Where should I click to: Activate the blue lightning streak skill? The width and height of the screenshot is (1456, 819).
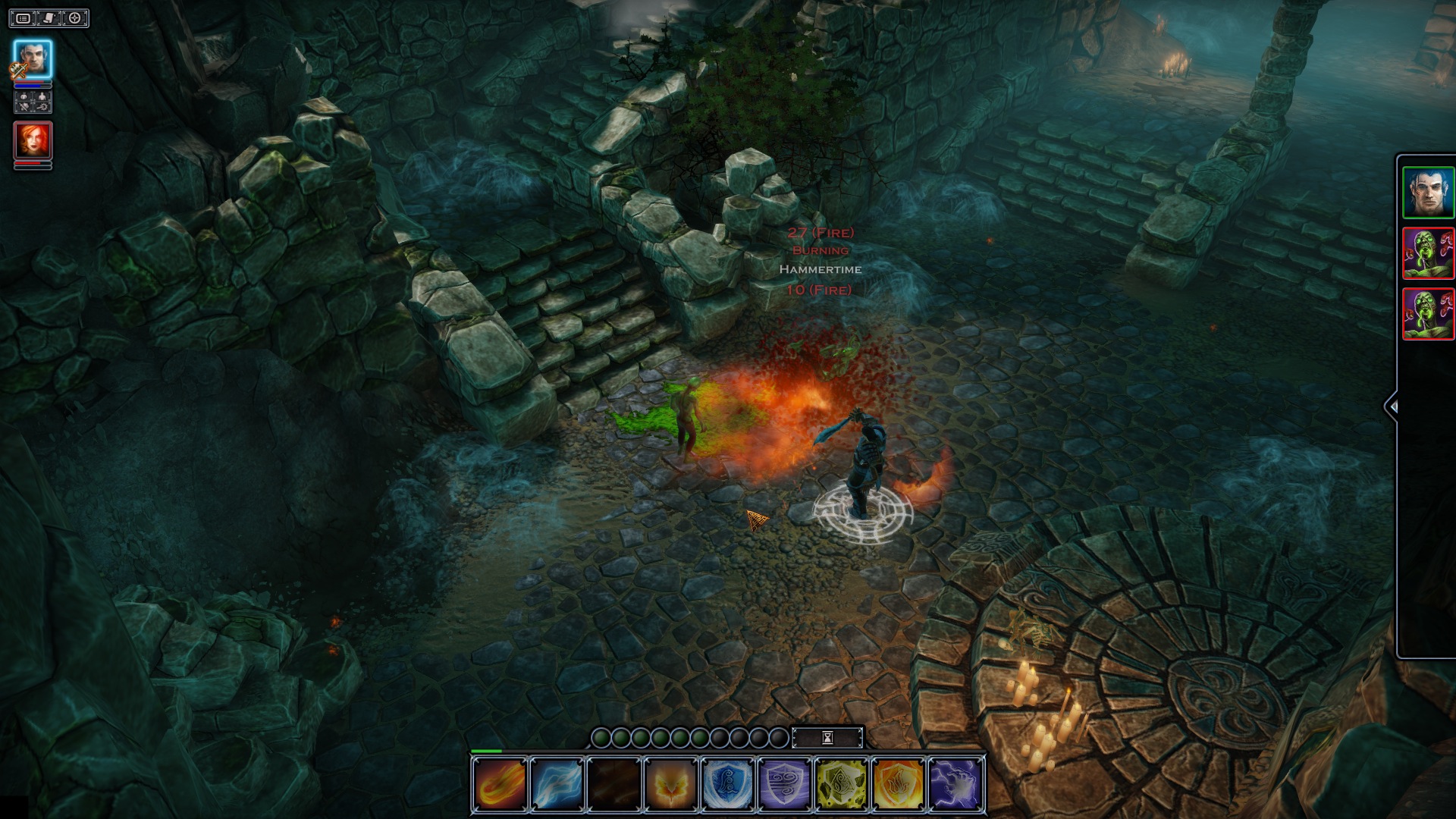tap(557, 784)
